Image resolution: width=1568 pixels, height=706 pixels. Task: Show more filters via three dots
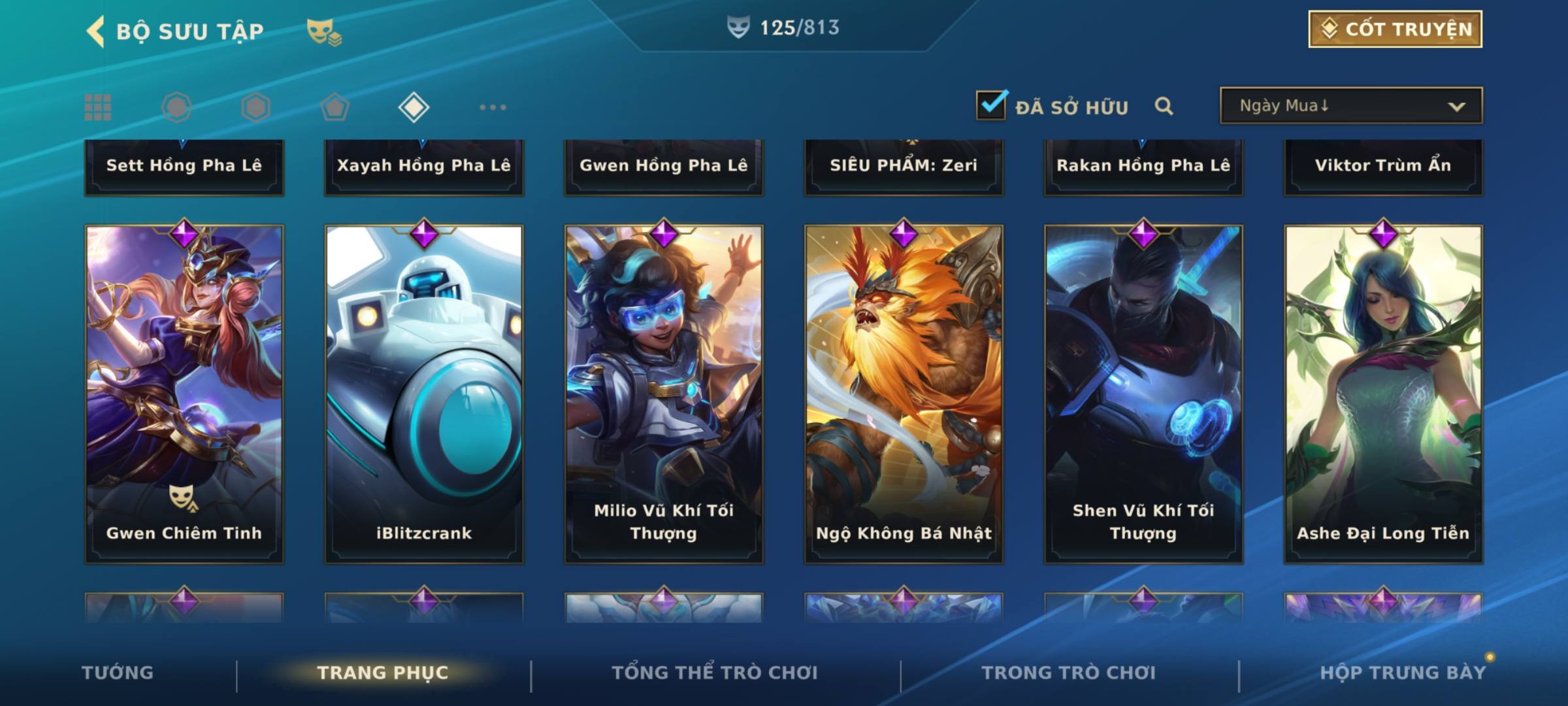coord(493,107)
